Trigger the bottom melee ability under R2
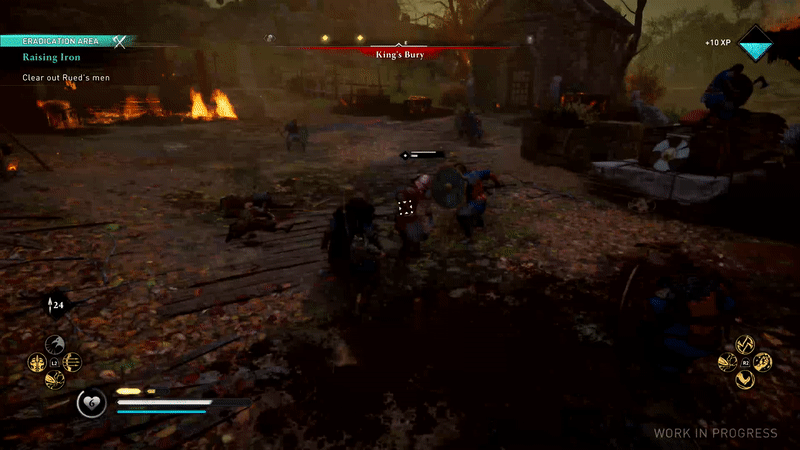 (744, 379)
